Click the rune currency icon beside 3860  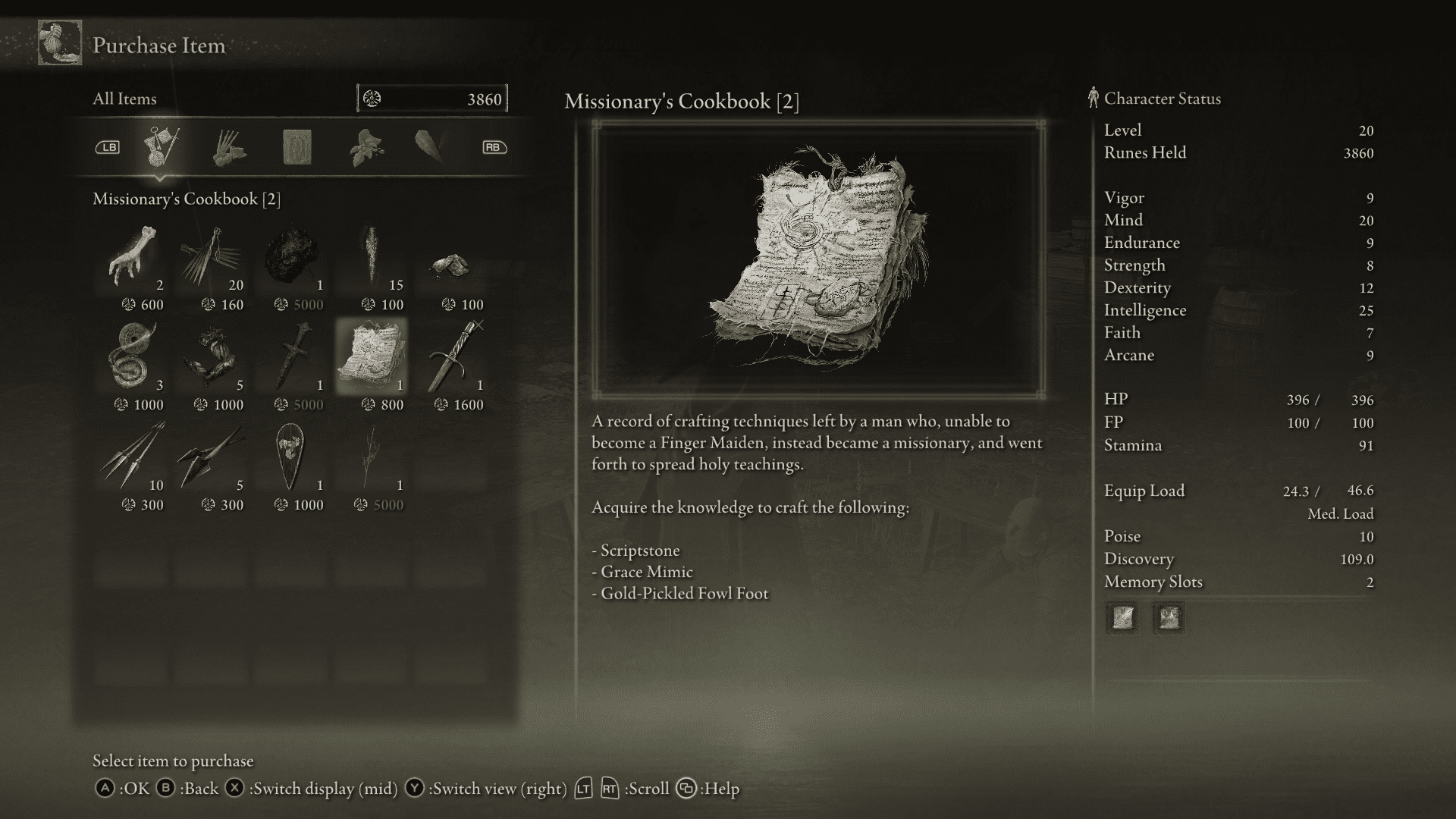pos(372,98)
